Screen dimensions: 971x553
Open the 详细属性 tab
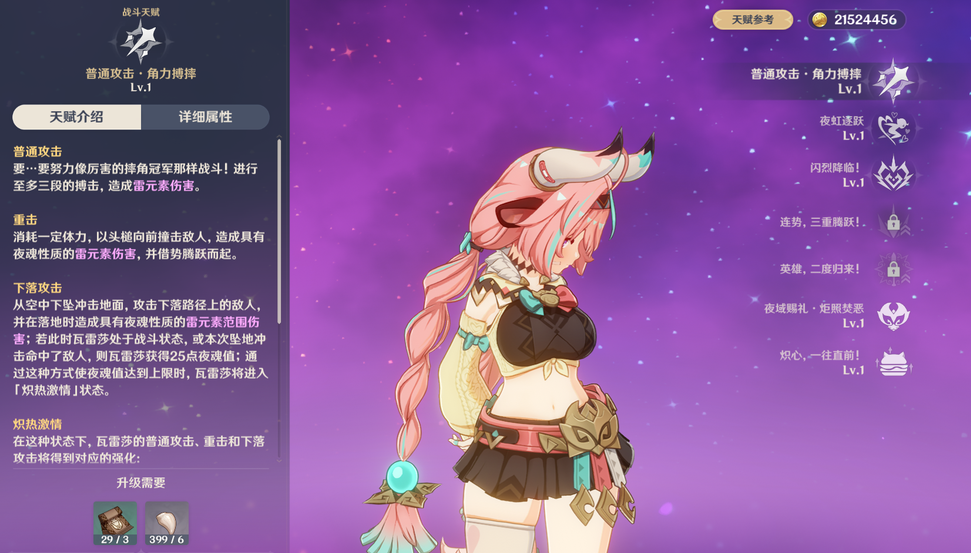pyautogui.click(x=205, y=117)
